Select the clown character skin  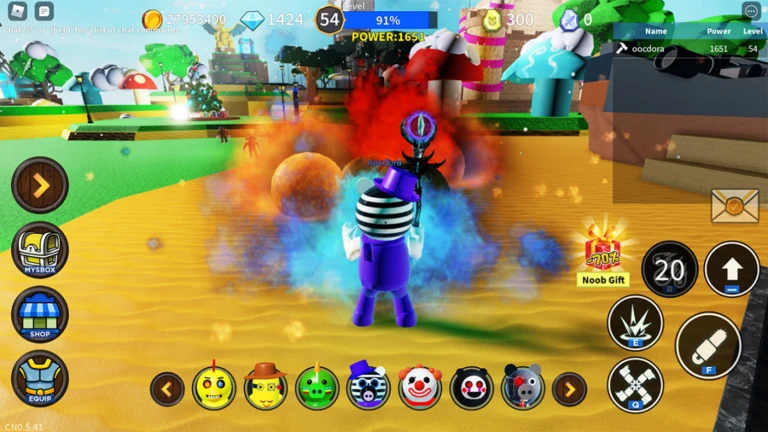coord(420,387)
